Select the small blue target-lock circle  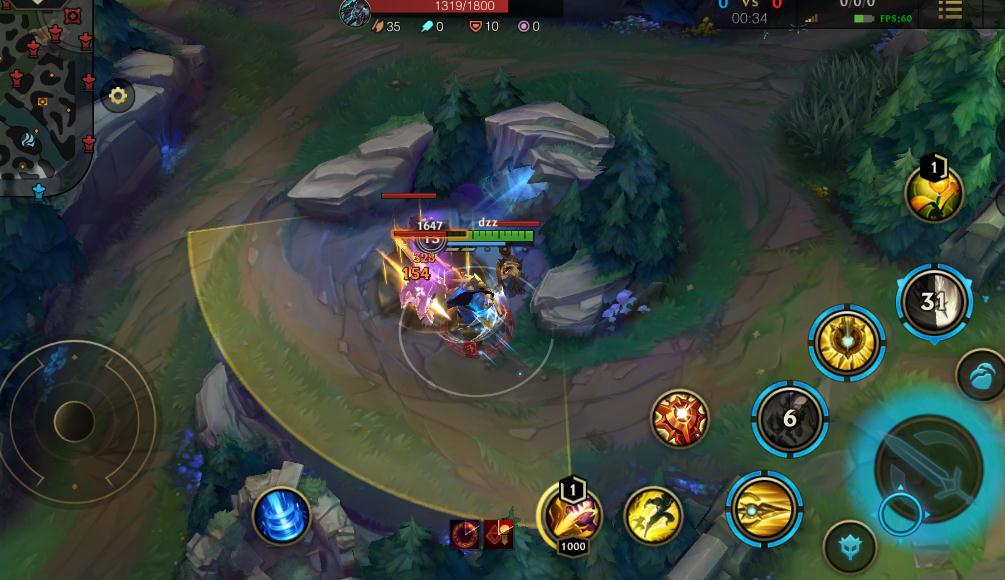[x=898, y=515]
